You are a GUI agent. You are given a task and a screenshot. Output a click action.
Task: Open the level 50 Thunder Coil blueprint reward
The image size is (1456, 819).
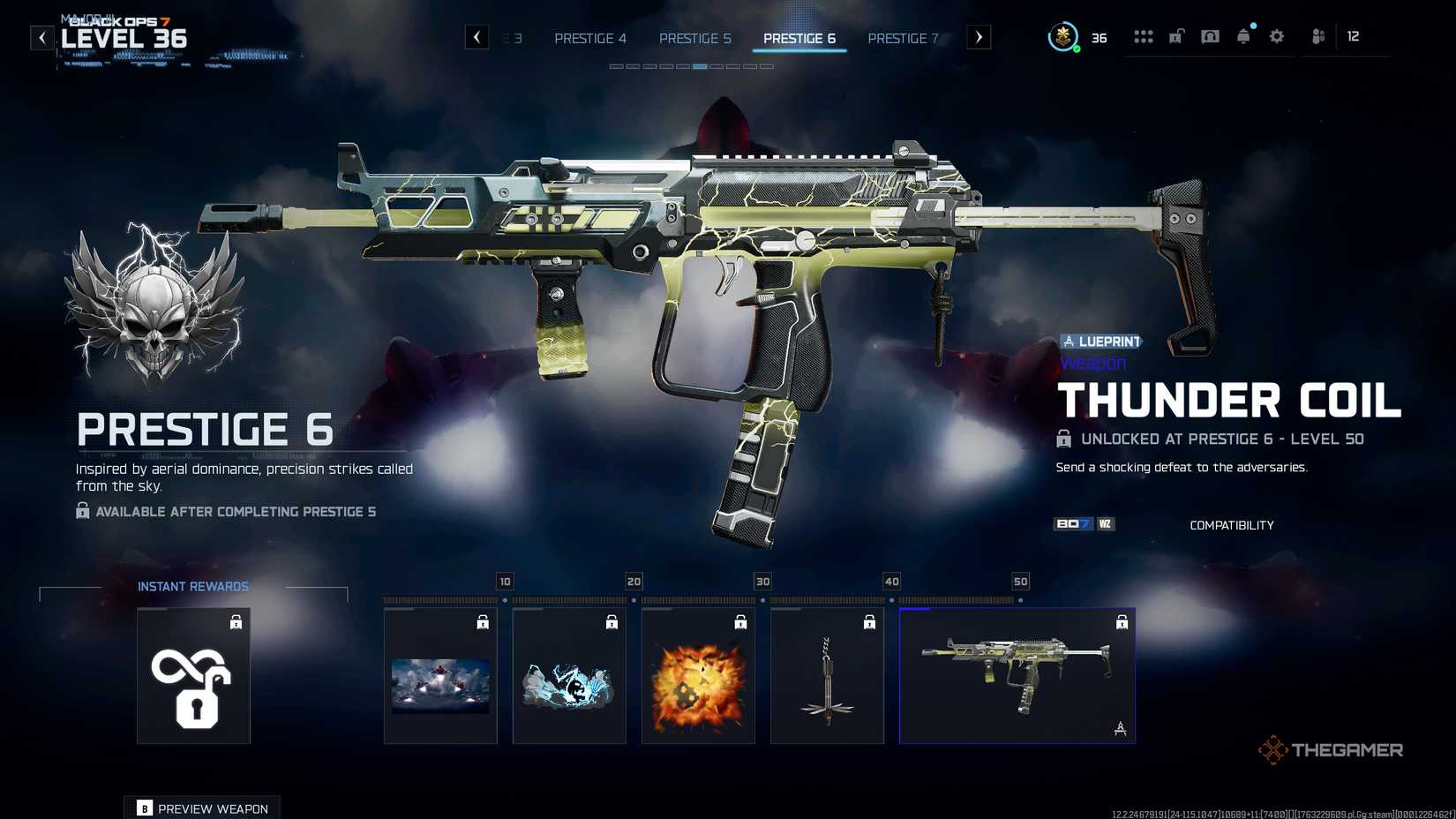point(1017,675)
